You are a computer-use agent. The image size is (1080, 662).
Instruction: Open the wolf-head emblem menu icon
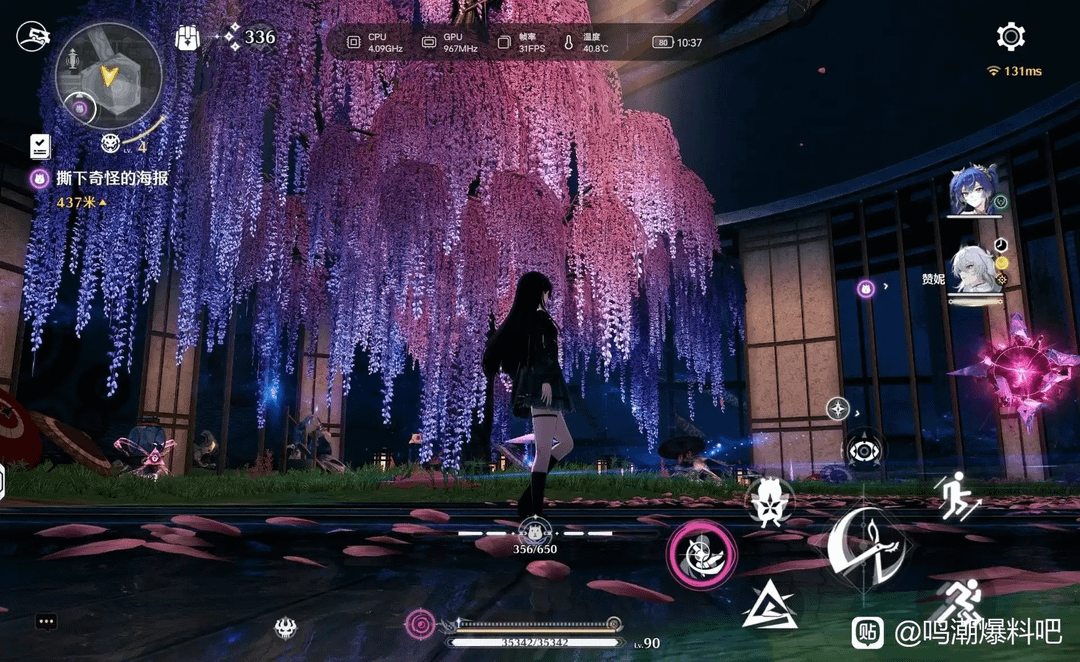click(x=33, y=38)
